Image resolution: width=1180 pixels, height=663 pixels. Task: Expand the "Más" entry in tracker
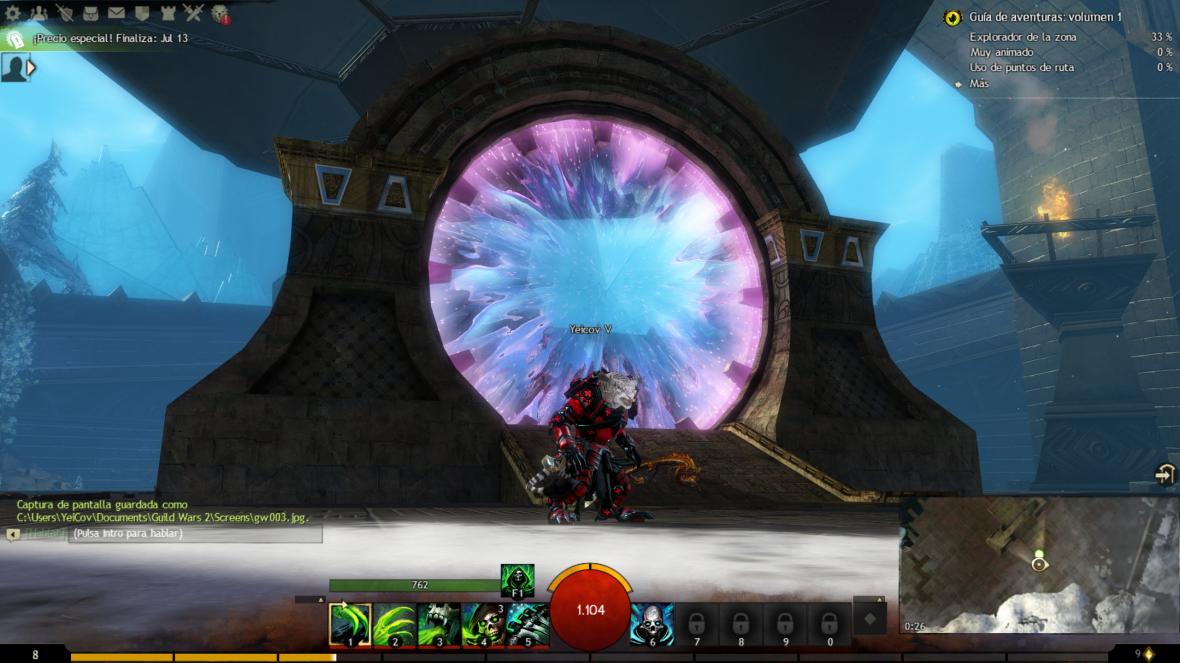[x=979, y=84]
